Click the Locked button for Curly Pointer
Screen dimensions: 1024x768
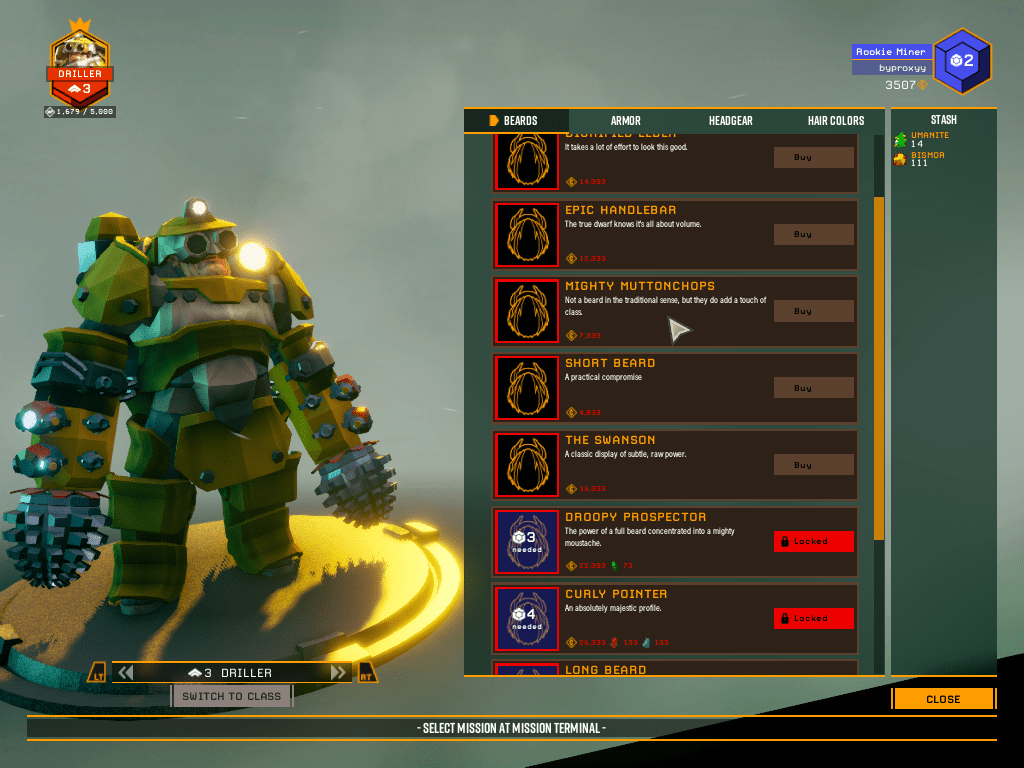(x=813, y=618)
